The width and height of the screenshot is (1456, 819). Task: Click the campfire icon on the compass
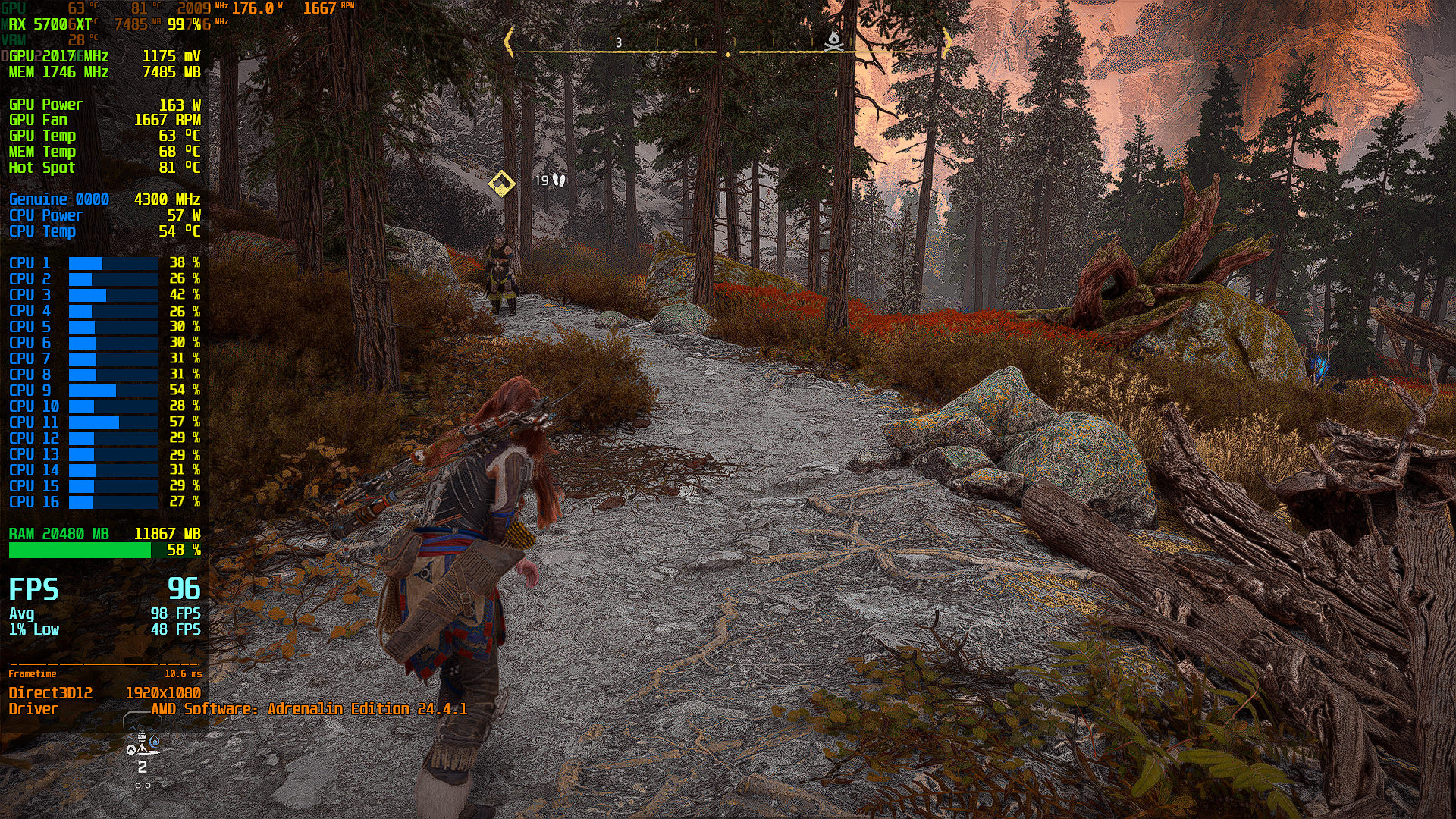tap(833, 42)
